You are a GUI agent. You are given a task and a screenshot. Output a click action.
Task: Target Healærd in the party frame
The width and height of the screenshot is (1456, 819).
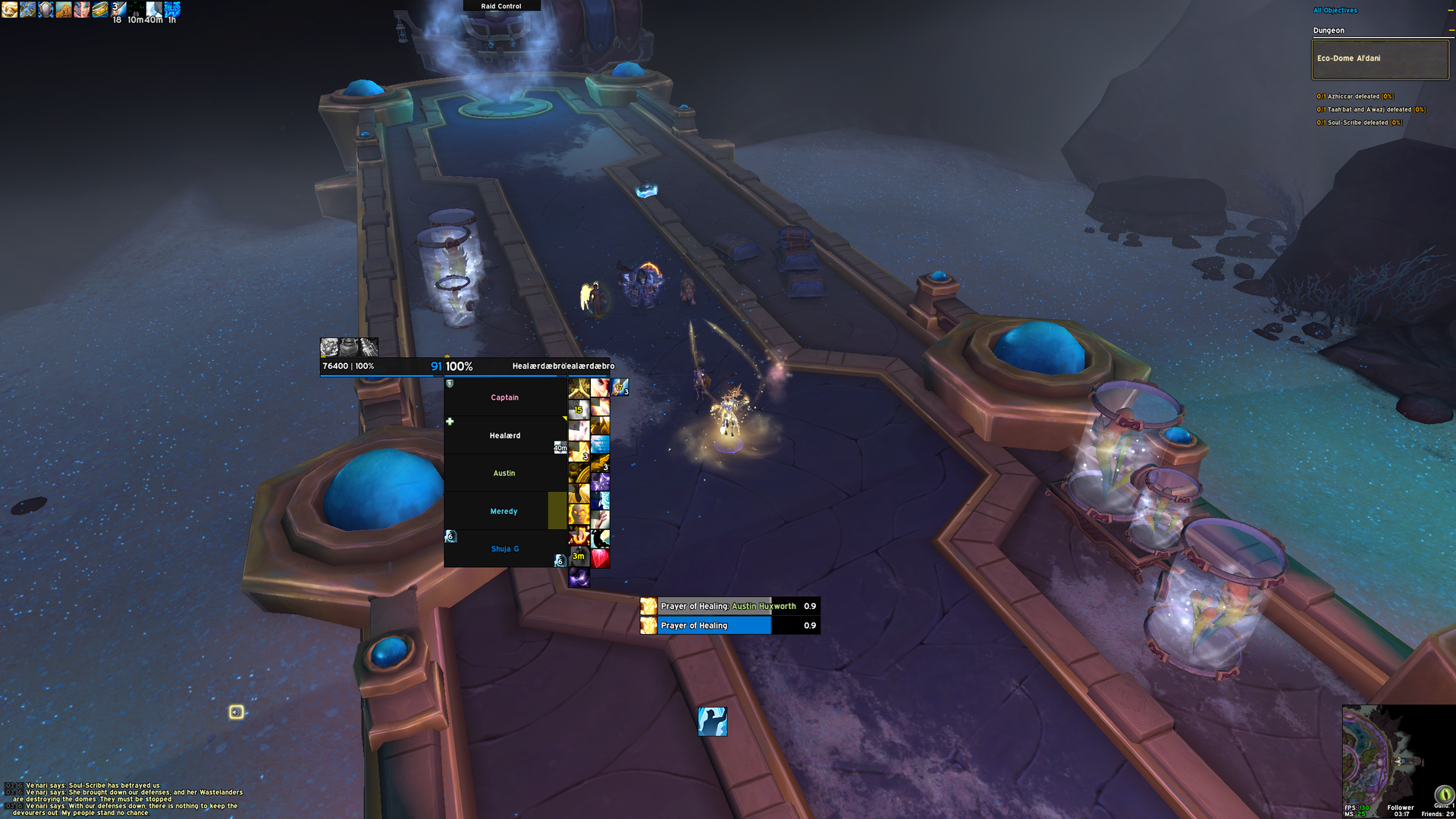tap(504, 435)
